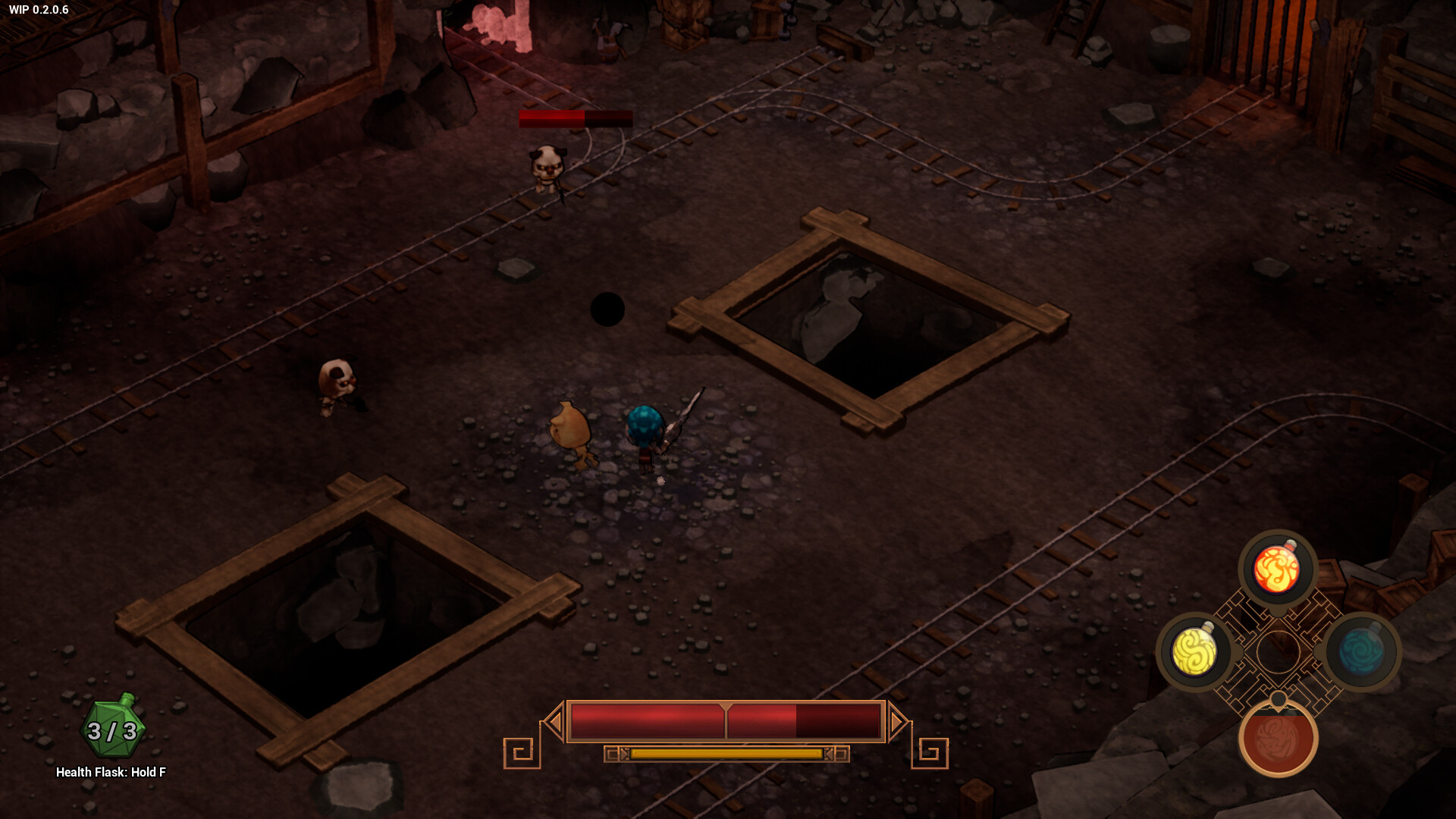This screenshot has height=819, width=1456.
Task: Click the WIP 0.2.0.6 version label
Action: point(39,11)
